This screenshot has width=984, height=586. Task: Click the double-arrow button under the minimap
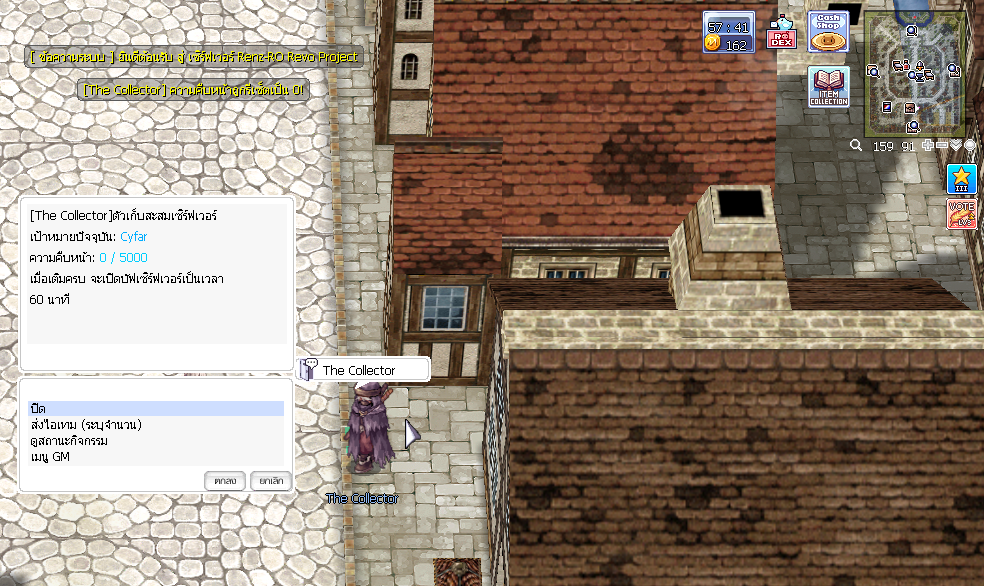956,146
